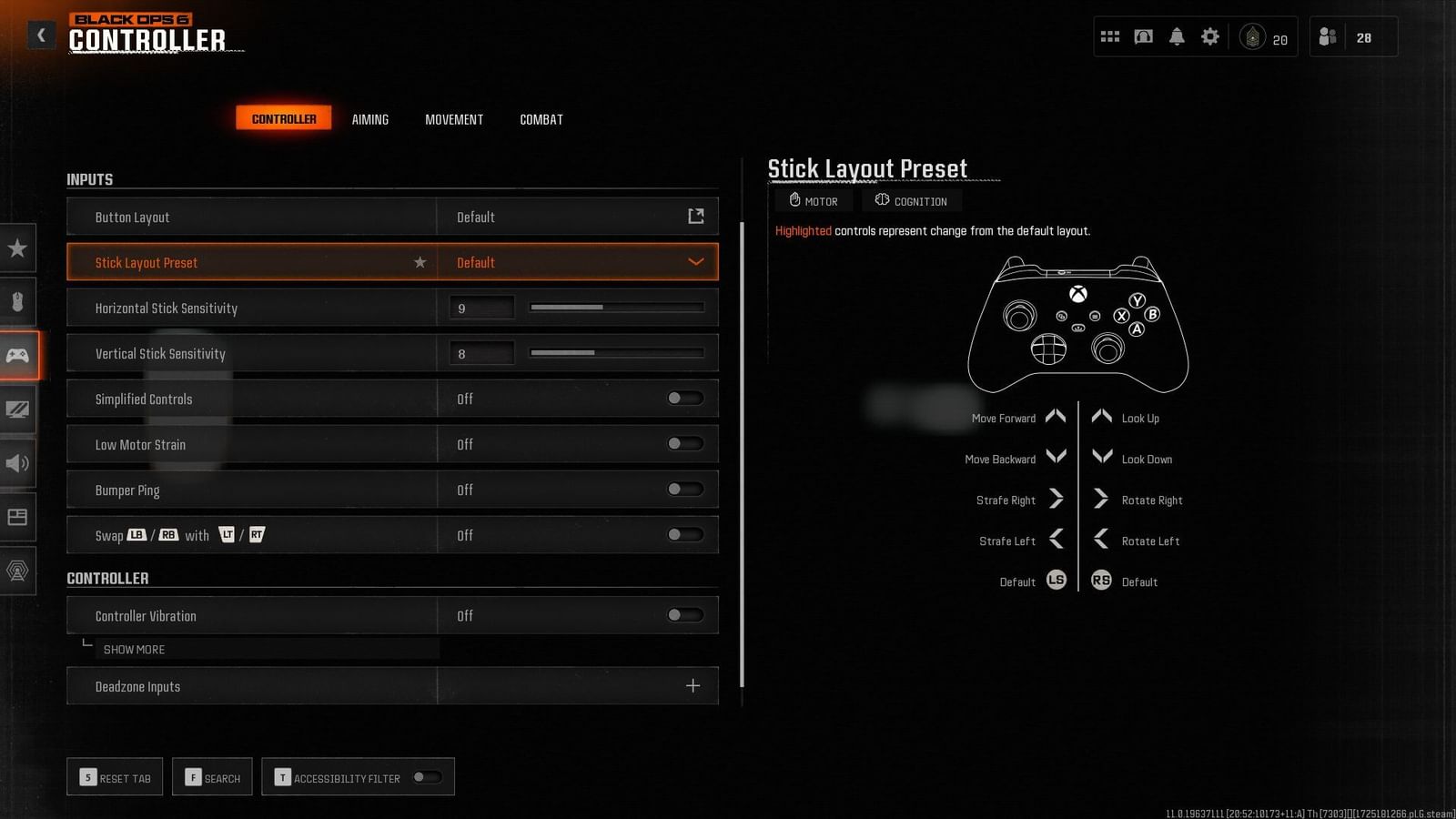Open the Favorites settings category in sidebar
Viewport: 1456px width, 819px height.
tap(18, 248)
